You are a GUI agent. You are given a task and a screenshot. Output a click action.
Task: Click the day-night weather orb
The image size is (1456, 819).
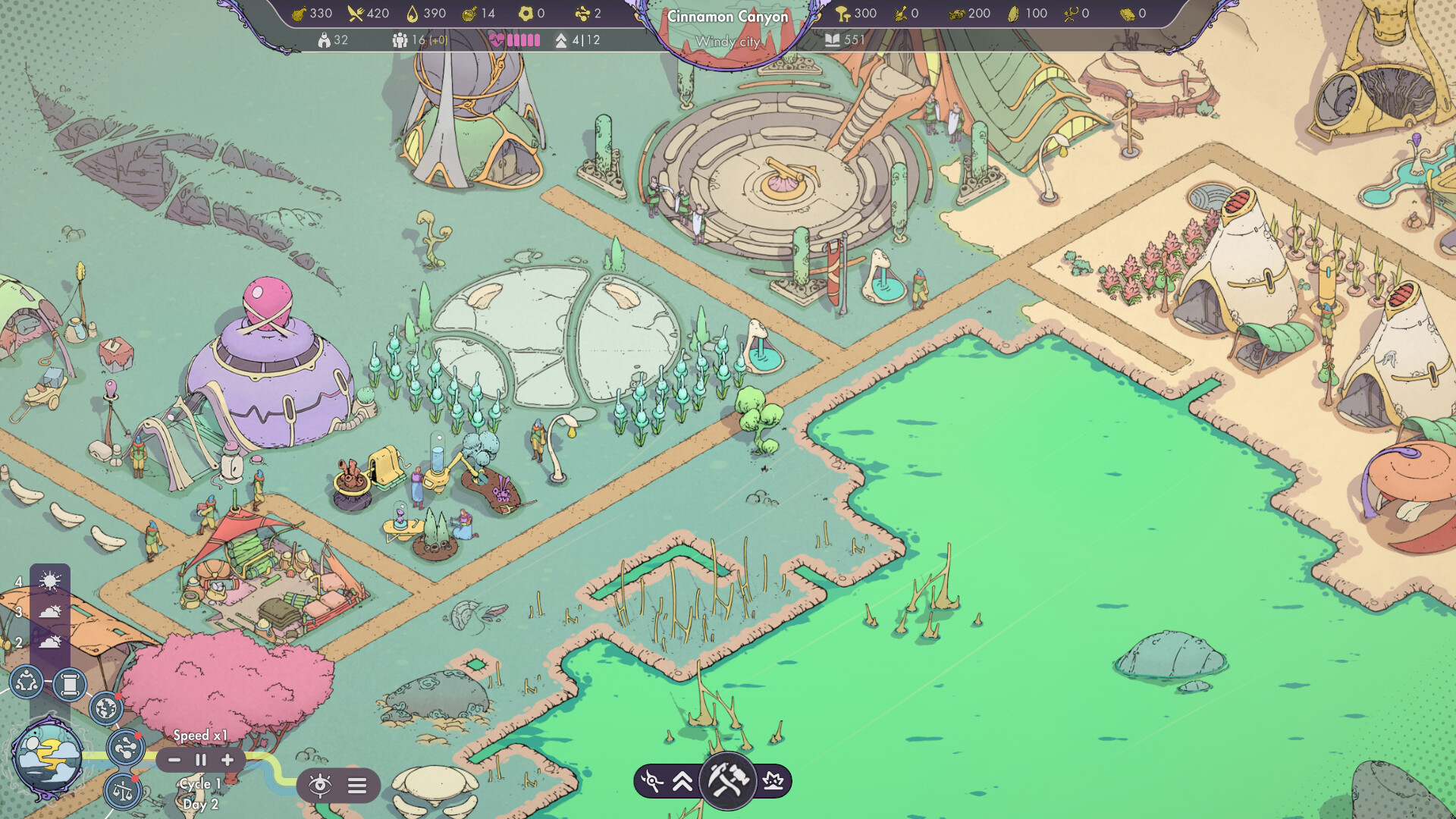coord(47,755)
